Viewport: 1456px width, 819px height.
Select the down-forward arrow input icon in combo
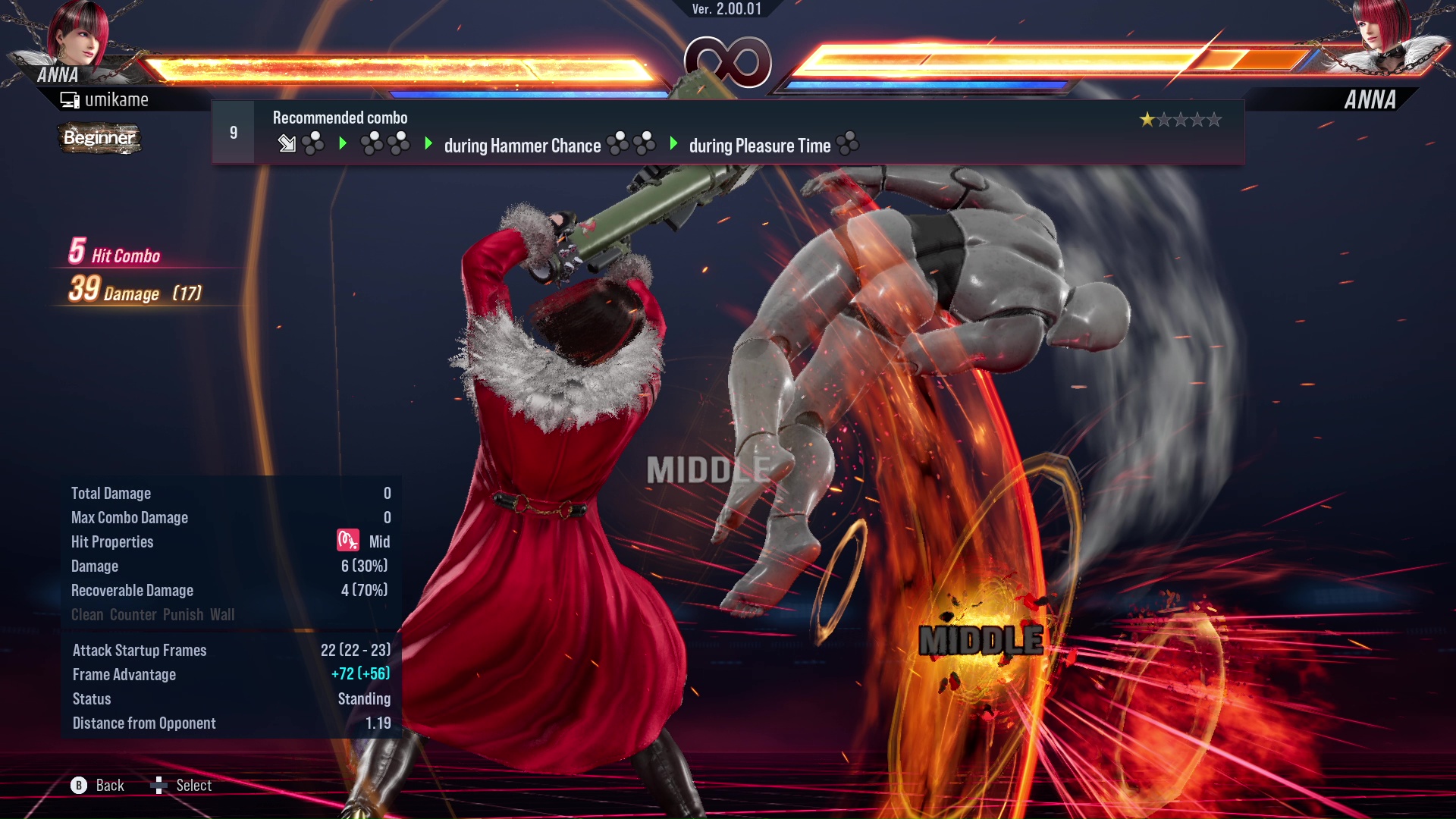coord(288,144)
